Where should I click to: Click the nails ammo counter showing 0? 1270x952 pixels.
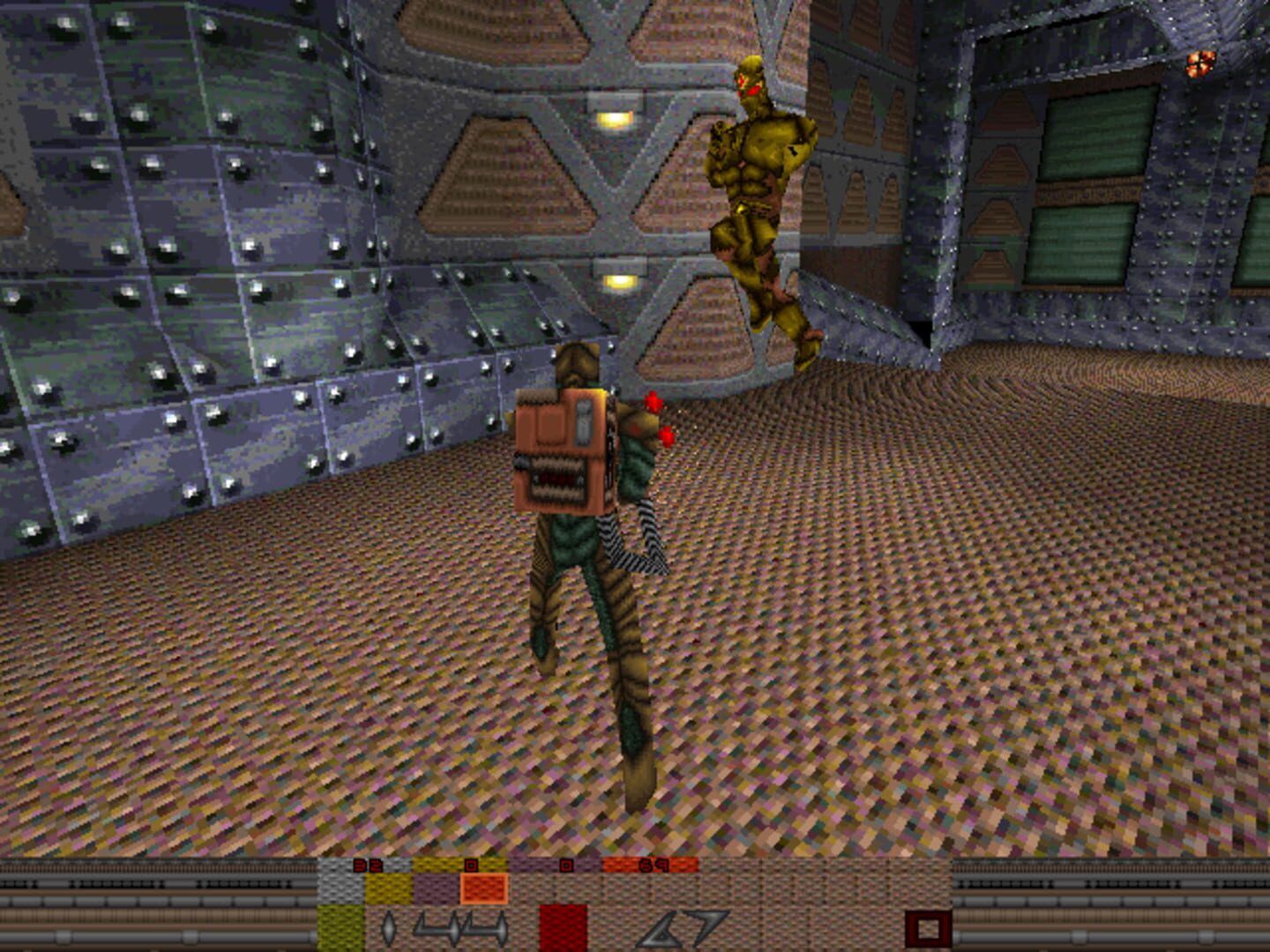(x=470, y=866)
